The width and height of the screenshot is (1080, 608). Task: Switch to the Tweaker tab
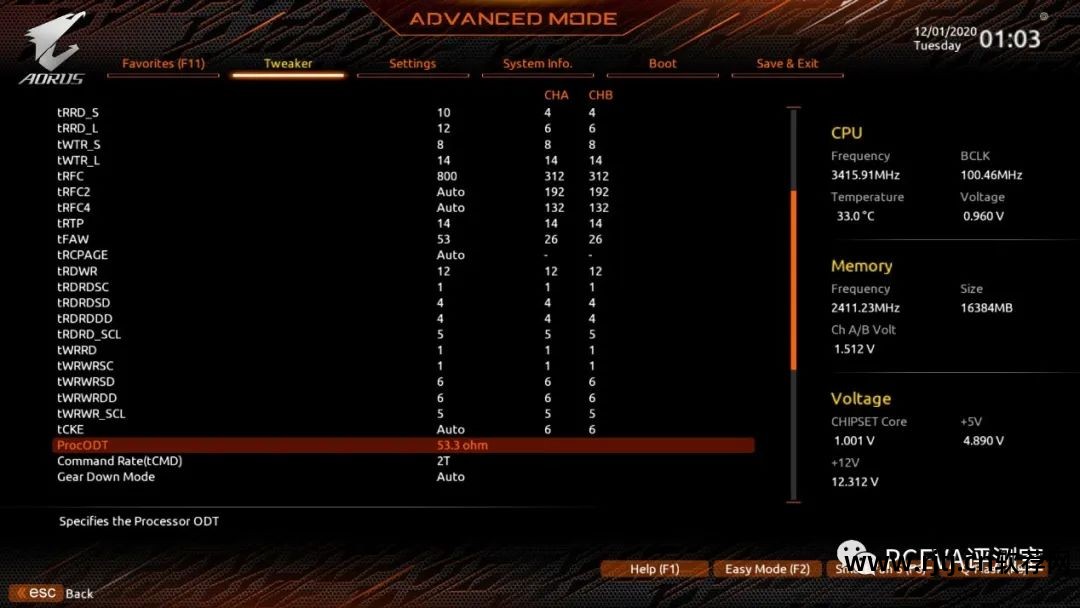(288, 64)
